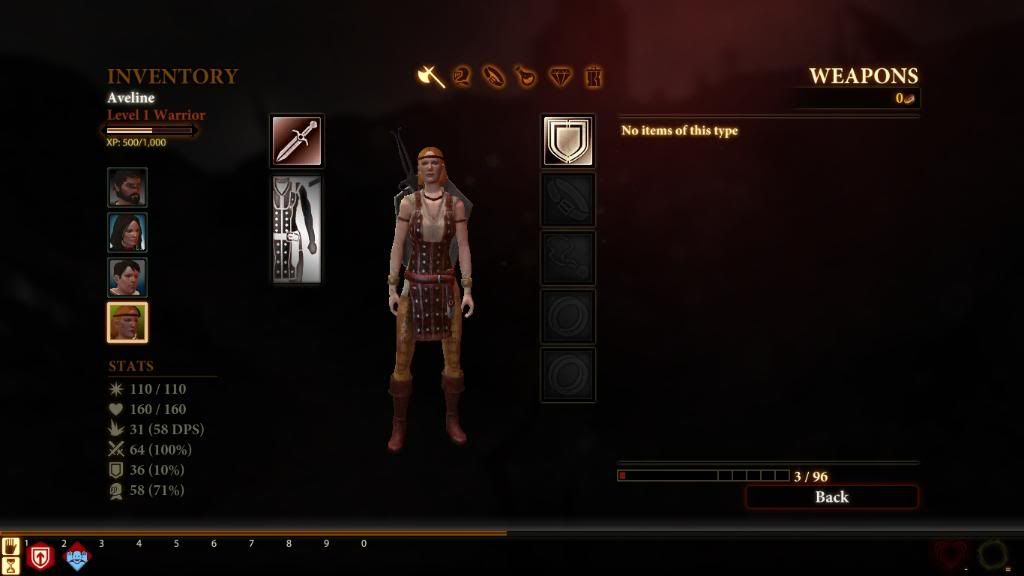Select the long dark-haired woman portrait
This screenshot has height=576, width=1024.
tap(128, 233)
